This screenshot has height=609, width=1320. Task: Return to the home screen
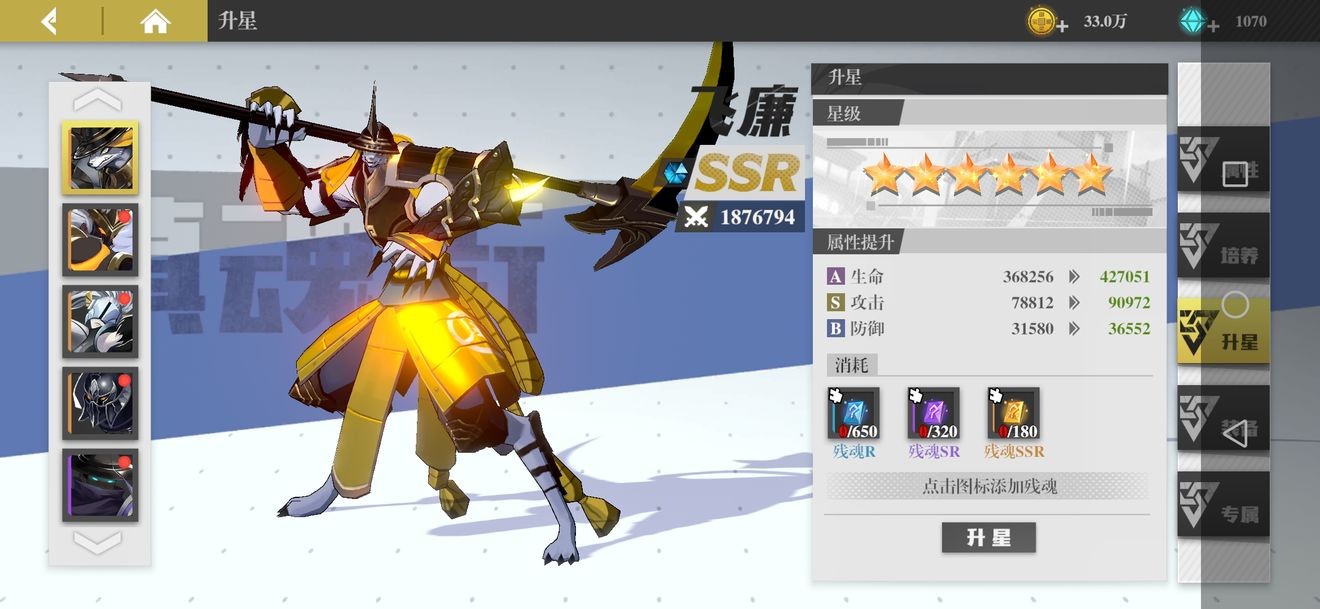pyautogui.click(x=155, y=21)
